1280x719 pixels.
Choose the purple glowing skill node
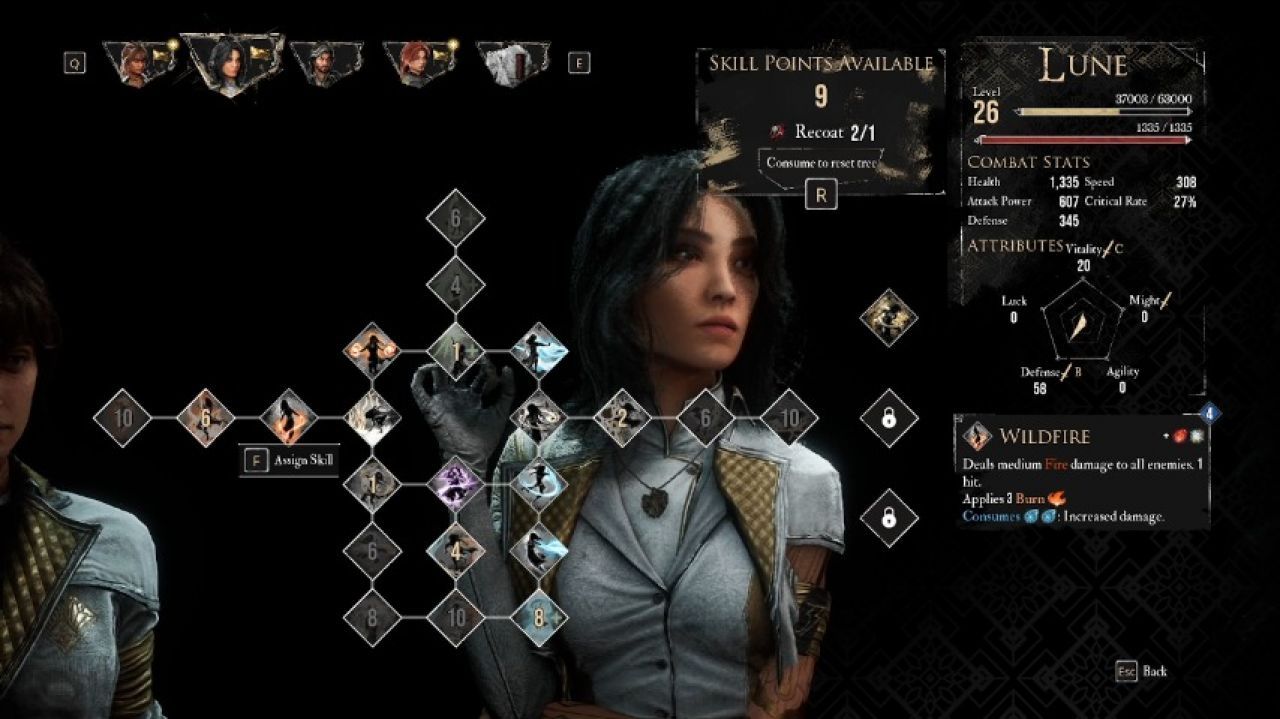pos(455,486)
